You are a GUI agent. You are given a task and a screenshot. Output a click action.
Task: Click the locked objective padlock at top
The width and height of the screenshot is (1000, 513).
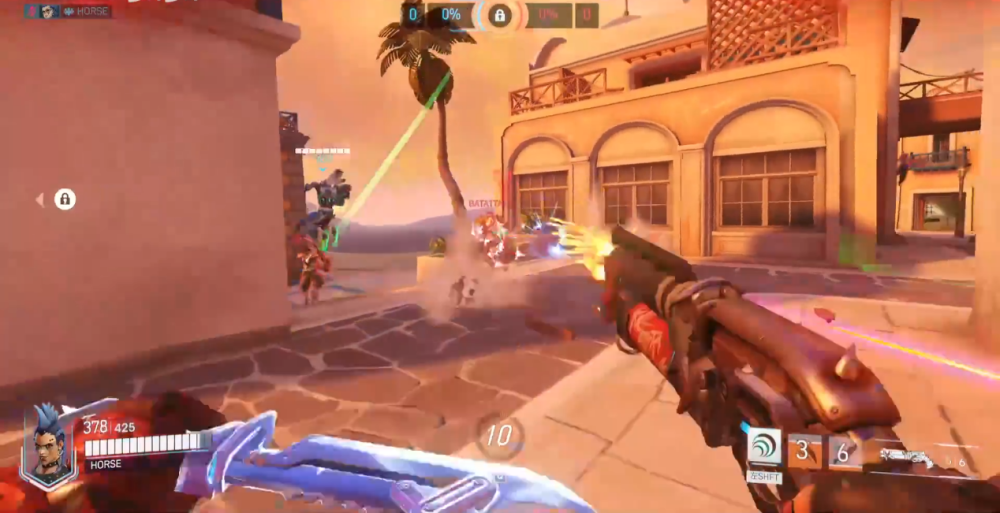click(x=499, y=15)
